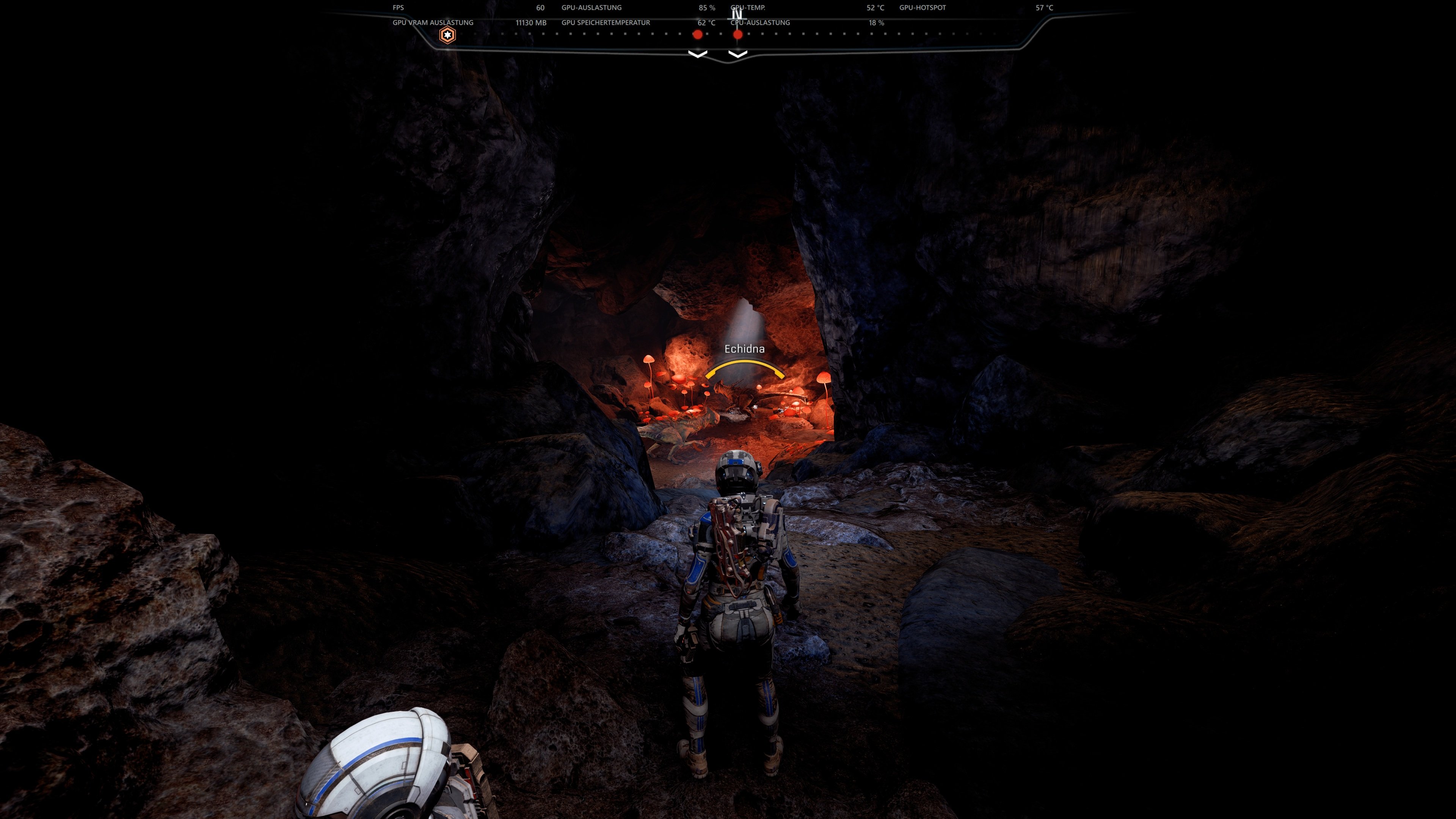Image resolution: width=1456 pixels, height=819 pixels.
Task: Click the orange hexagonal emblem icon in the overlay
Action: (447, 35)
